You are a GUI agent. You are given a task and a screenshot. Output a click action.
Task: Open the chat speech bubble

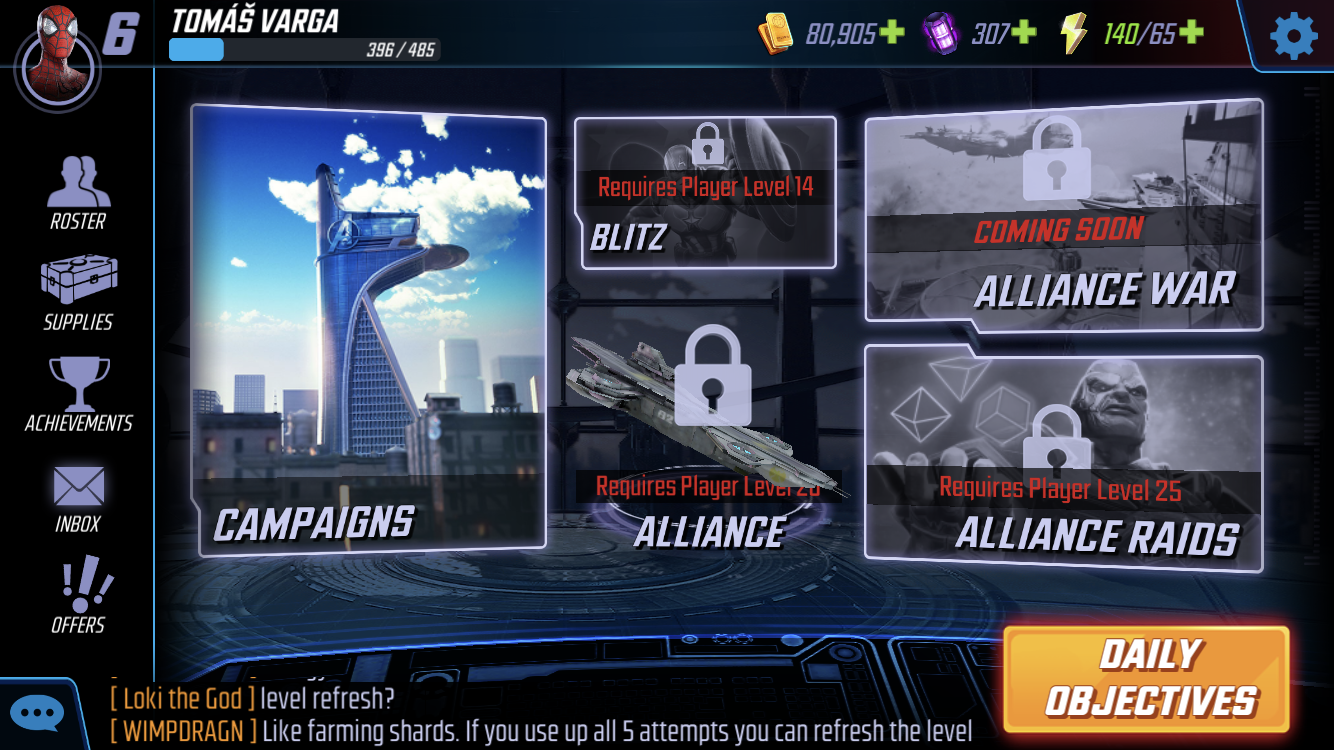click(38, 713)
